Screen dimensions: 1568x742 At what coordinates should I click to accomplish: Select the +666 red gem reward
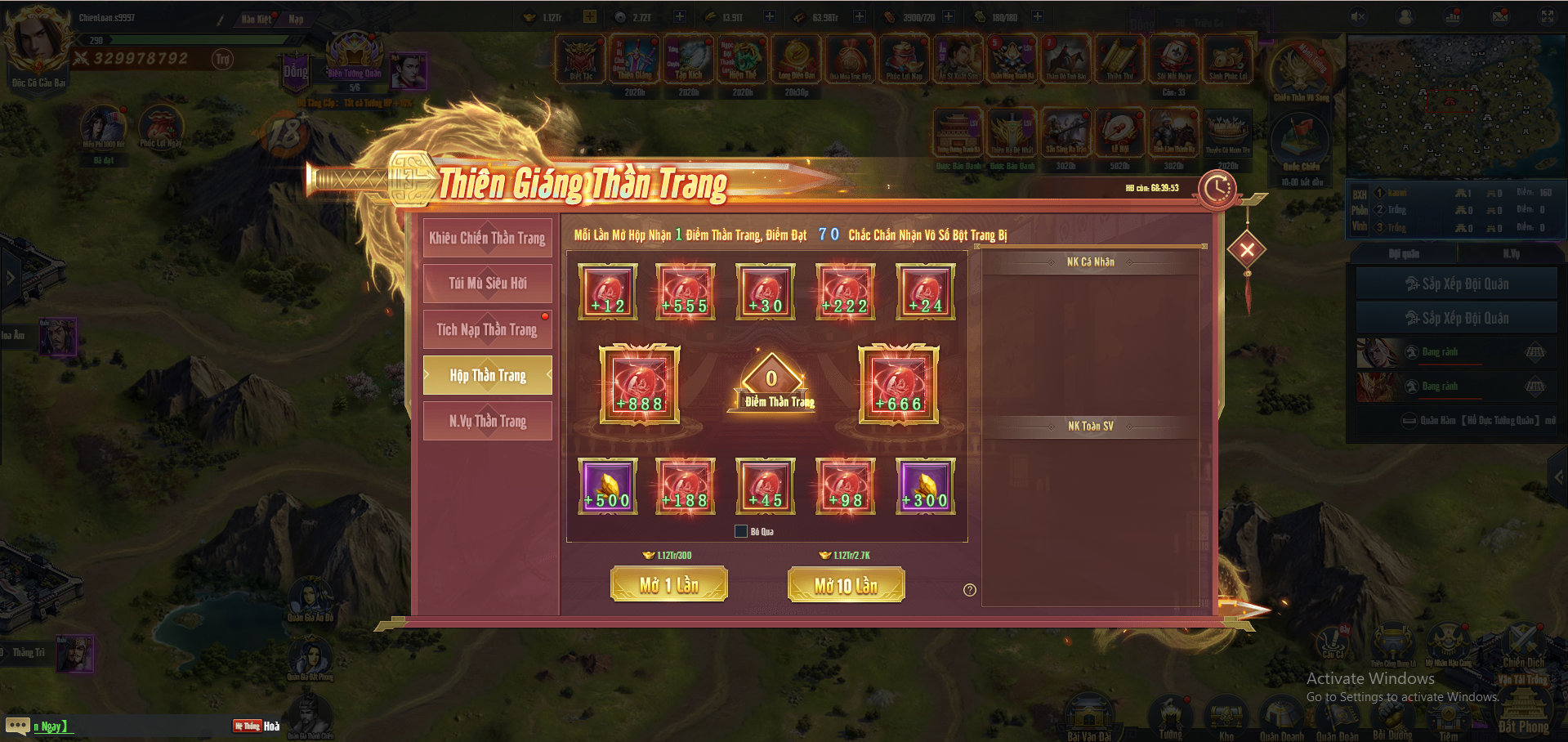(898, 385)
